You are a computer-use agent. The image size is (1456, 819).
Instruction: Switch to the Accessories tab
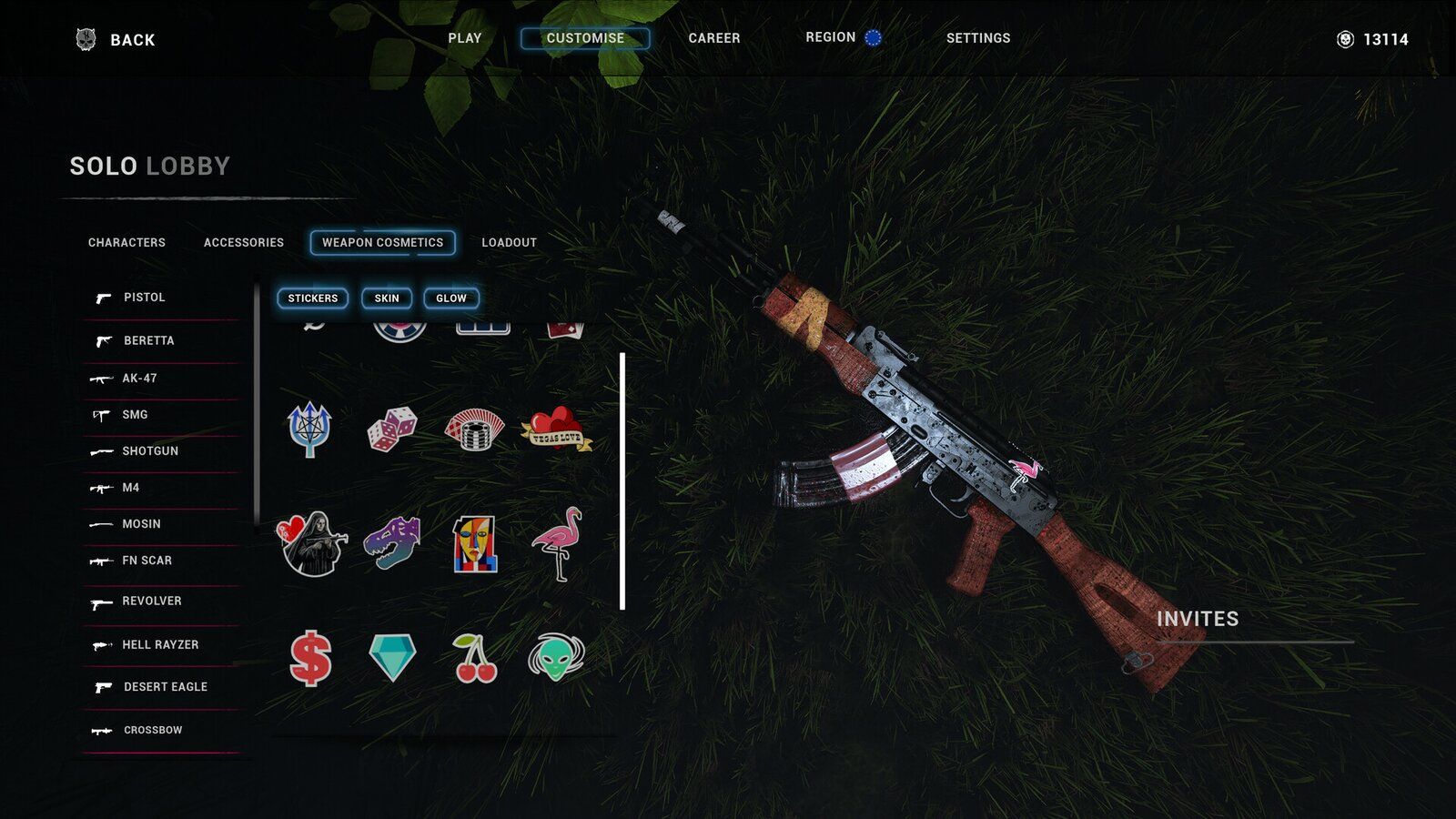[243, 243]
